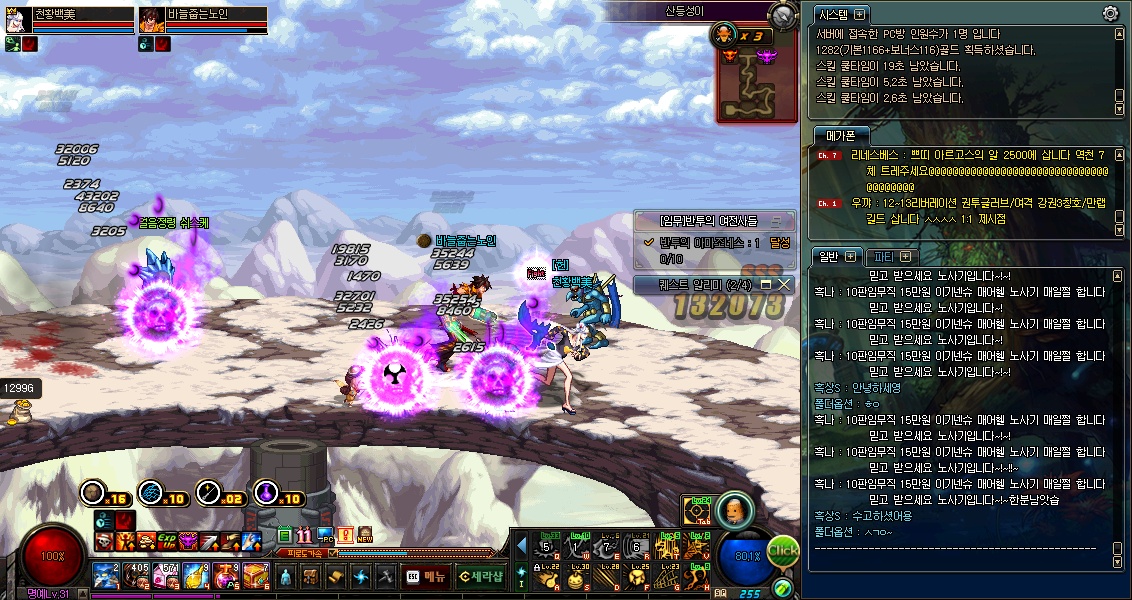Screen dimensions: 1132x600
Task: Activate the Lv.30 bomb skill on S
Action: pyautogui.click(x=575, y=577)
